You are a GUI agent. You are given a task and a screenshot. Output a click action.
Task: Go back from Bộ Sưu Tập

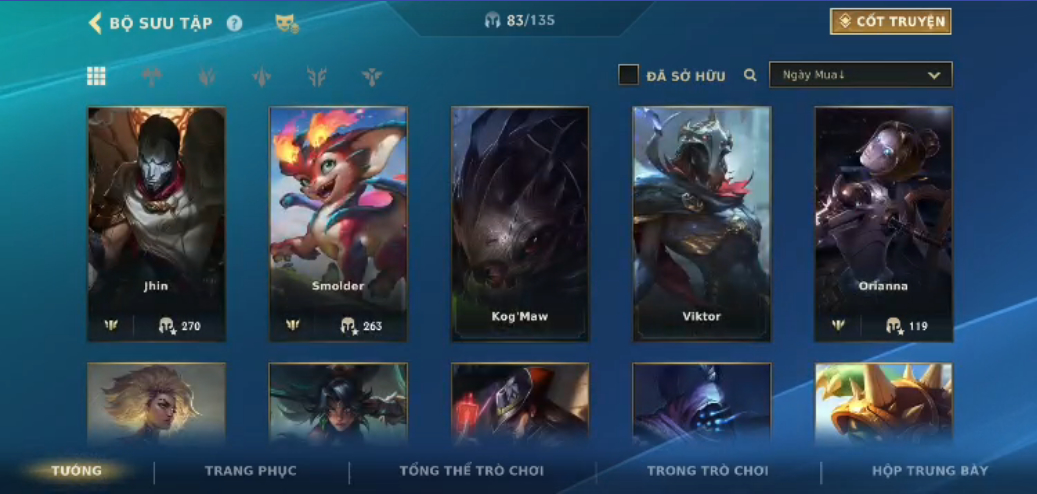pyautogui.click(x=96, y=23)
